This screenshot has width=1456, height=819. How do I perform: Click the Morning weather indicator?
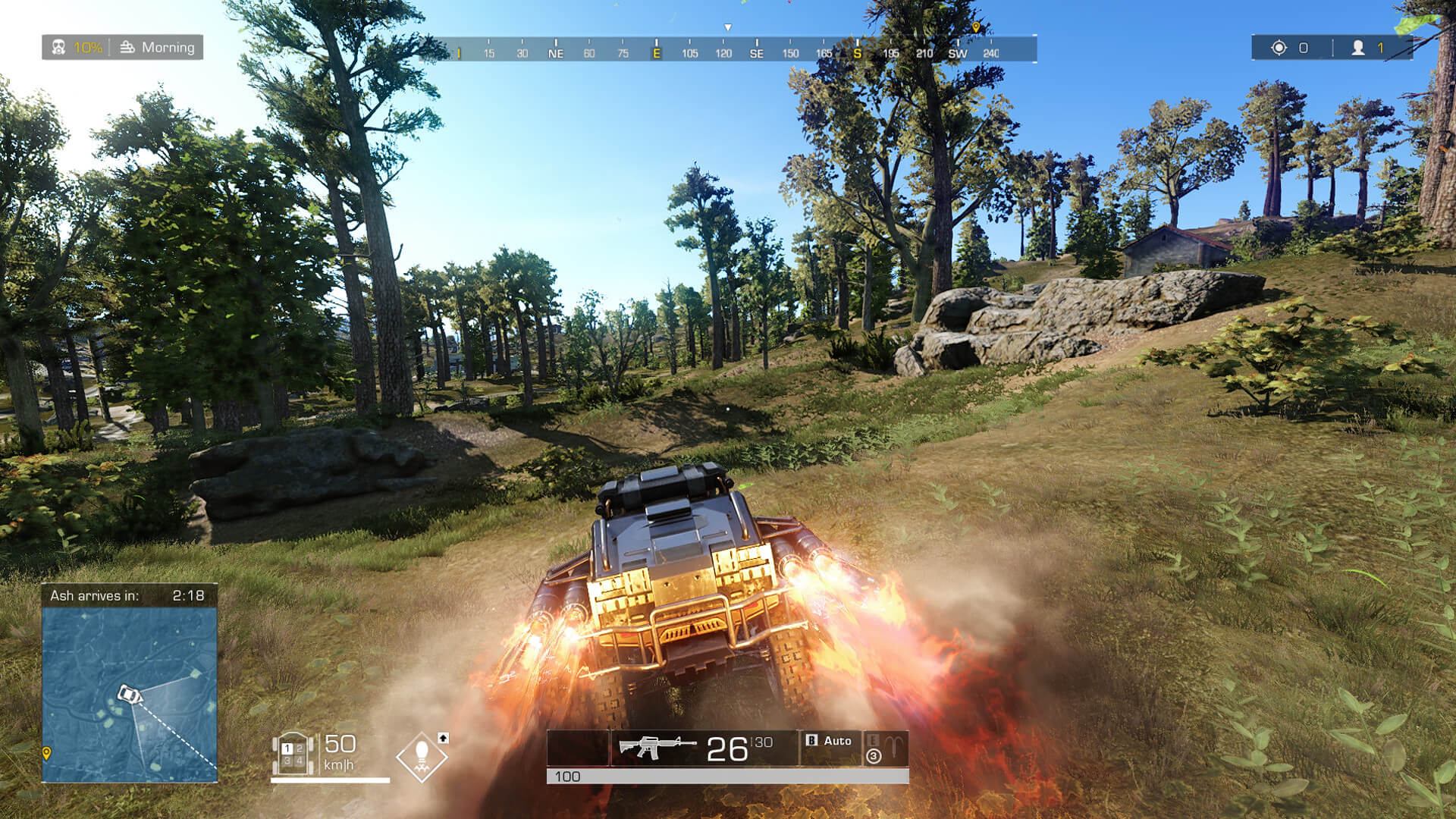point(158,47)
